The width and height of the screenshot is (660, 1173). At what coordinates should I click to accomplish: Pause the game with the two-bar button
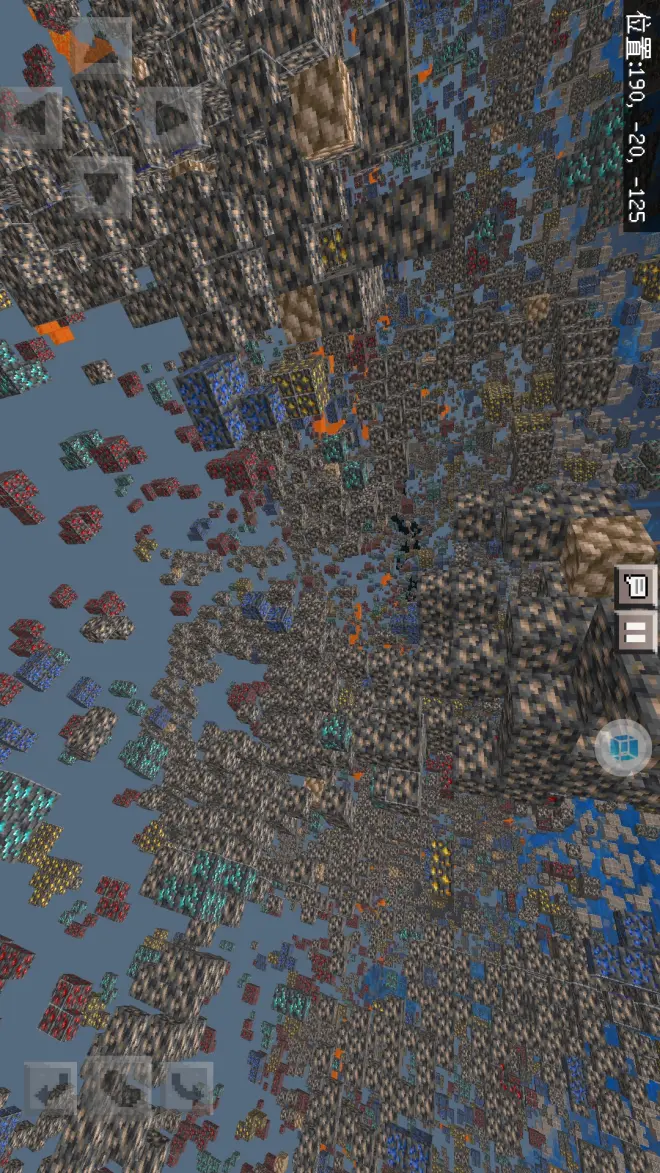tap(636, 632)
